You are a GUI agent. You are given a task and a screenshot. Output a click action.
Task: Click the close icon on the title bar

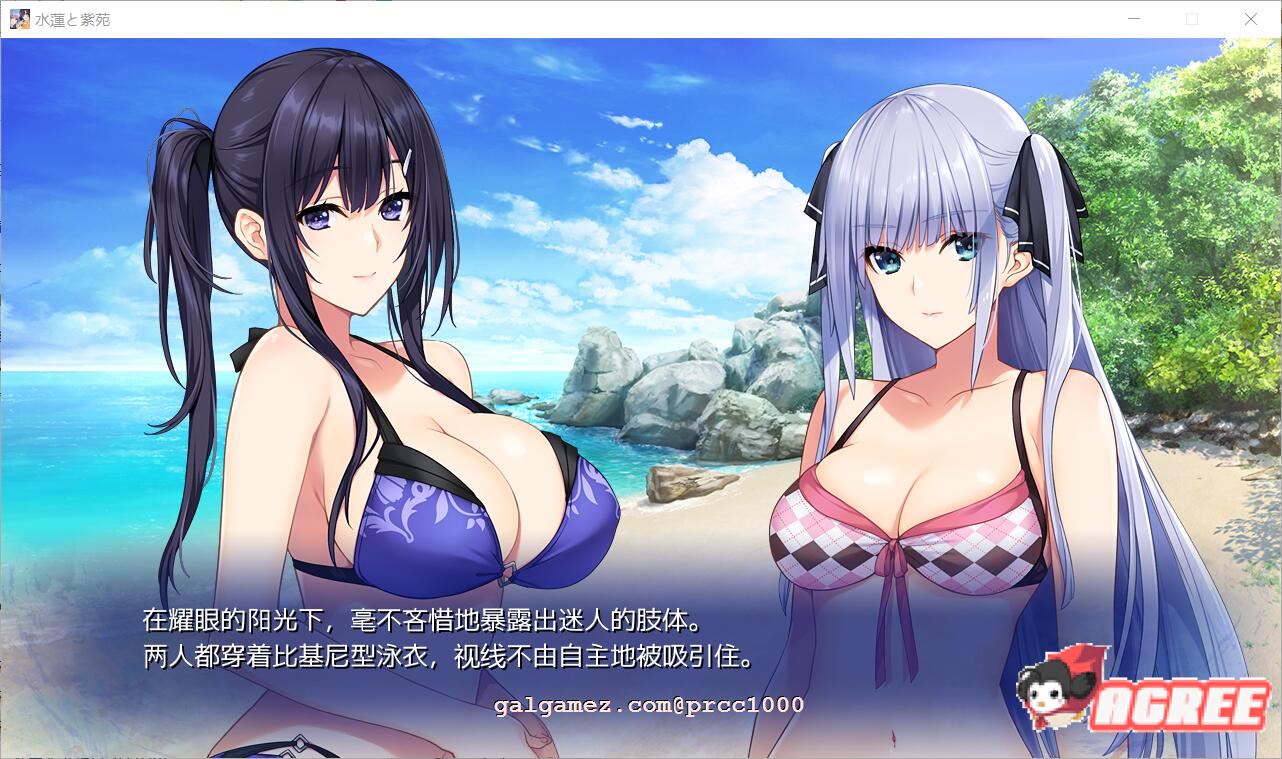(1250, 19)
